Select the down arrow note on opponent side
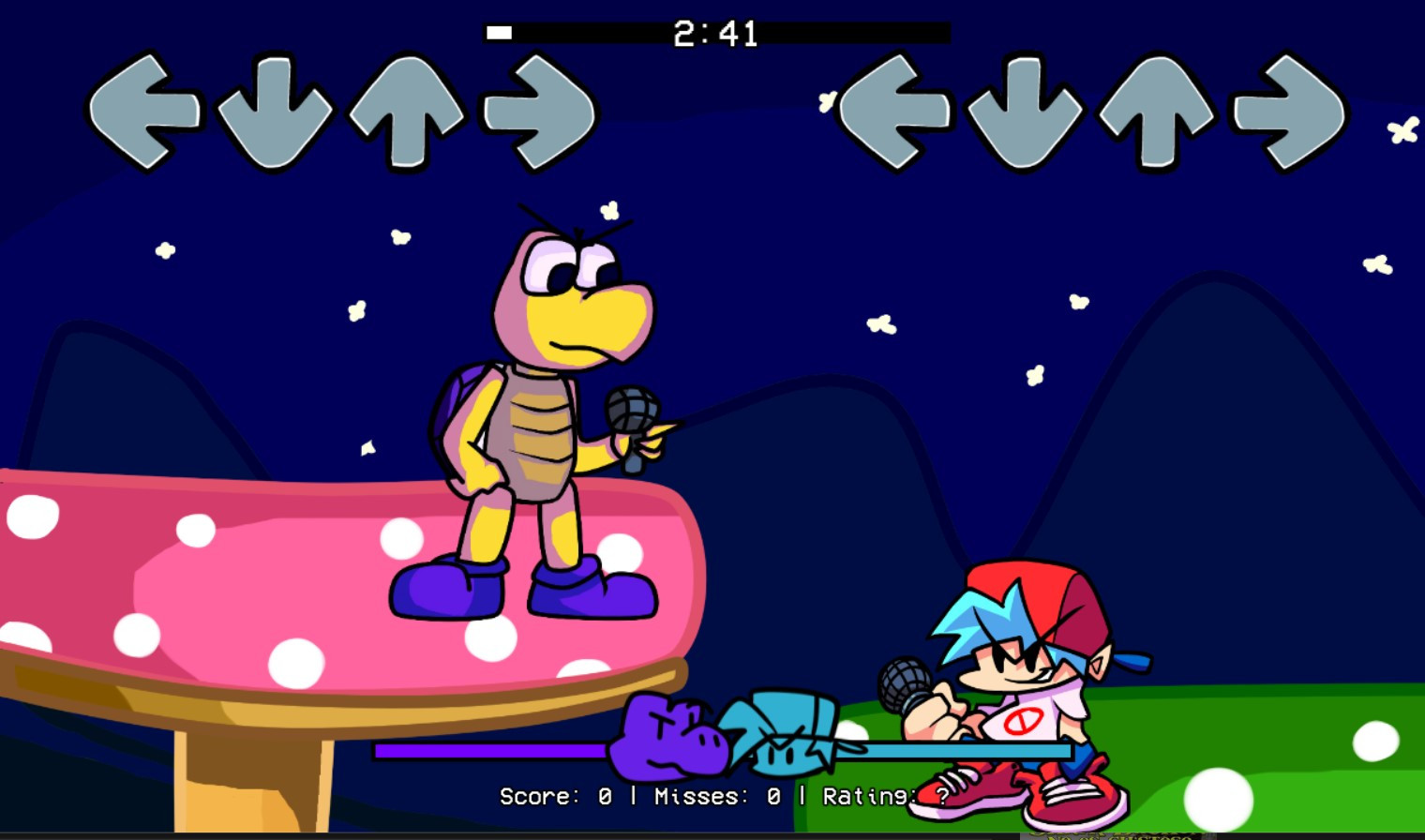This screenshot has width=1425, height=840. pyautogui.click(x=272, y=112)
